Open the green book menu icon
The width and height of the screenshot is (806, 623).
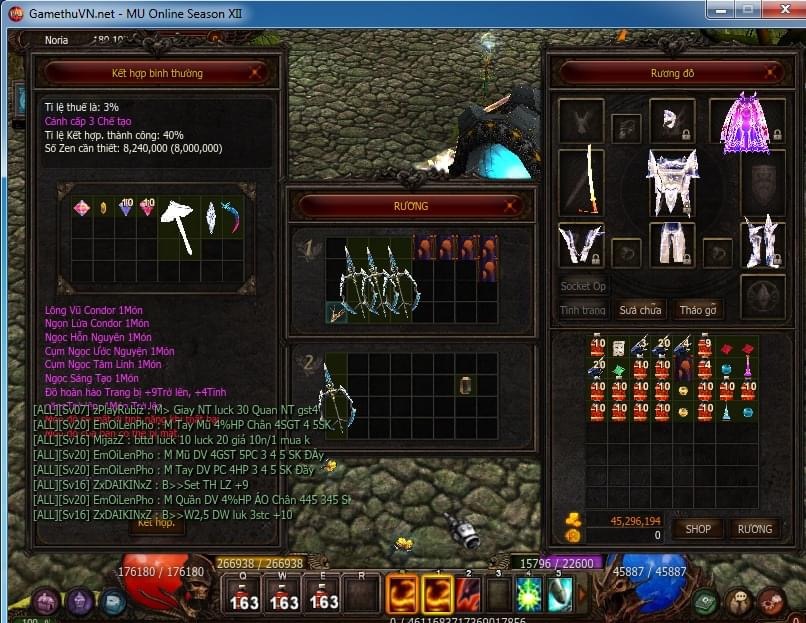(708, 601)
